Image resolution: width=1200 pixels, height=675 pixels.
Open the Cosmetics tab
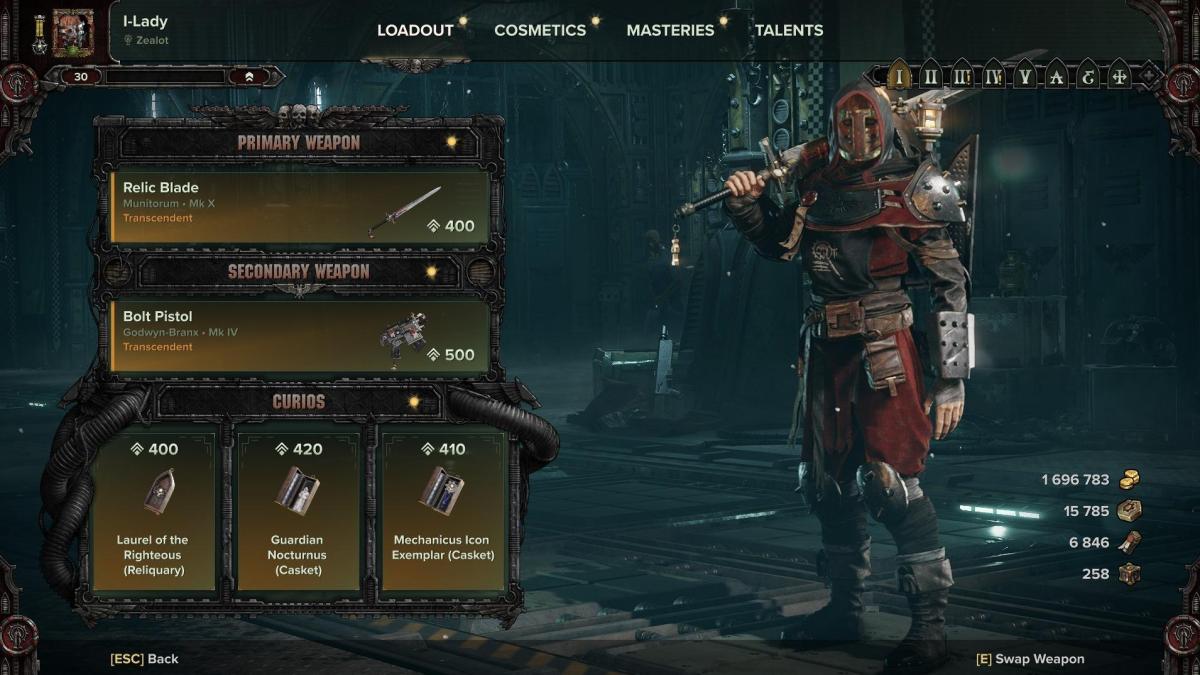540,30
